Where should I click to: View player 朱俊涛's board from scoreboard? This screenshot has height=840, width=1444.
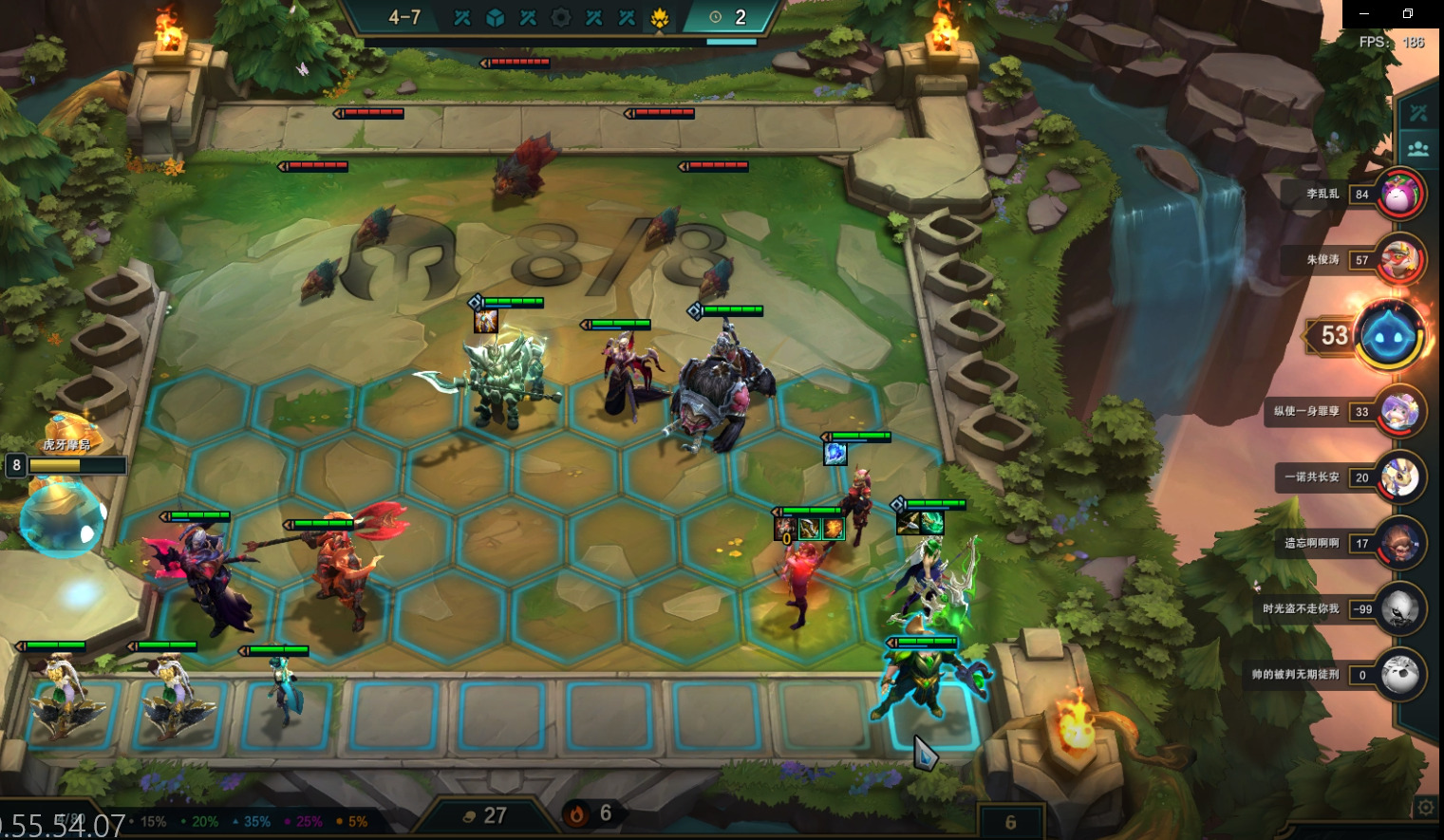[x=1399, y=260]
